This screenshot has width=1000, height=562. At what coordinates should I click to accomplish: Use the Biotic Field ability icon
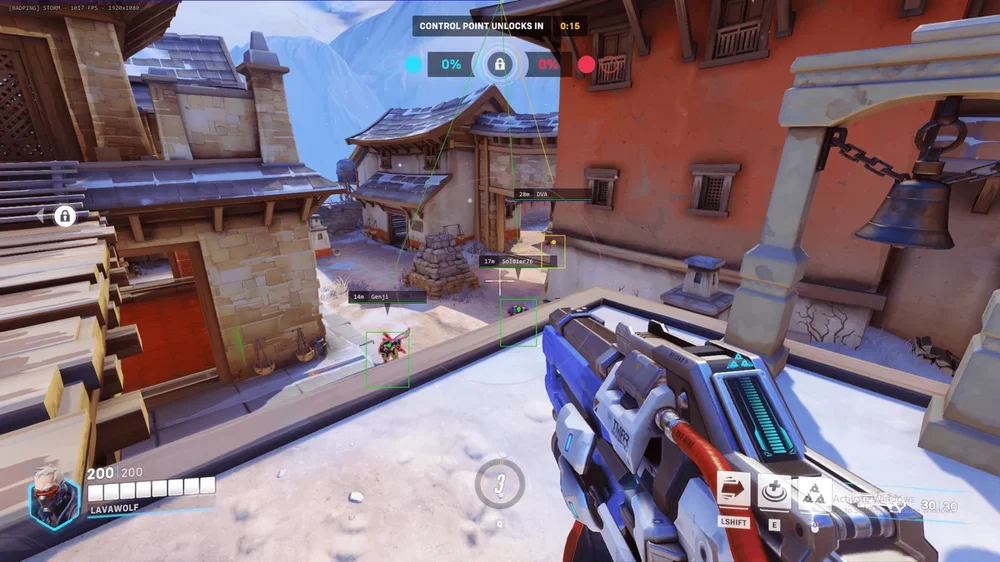[x=774, y=491]
